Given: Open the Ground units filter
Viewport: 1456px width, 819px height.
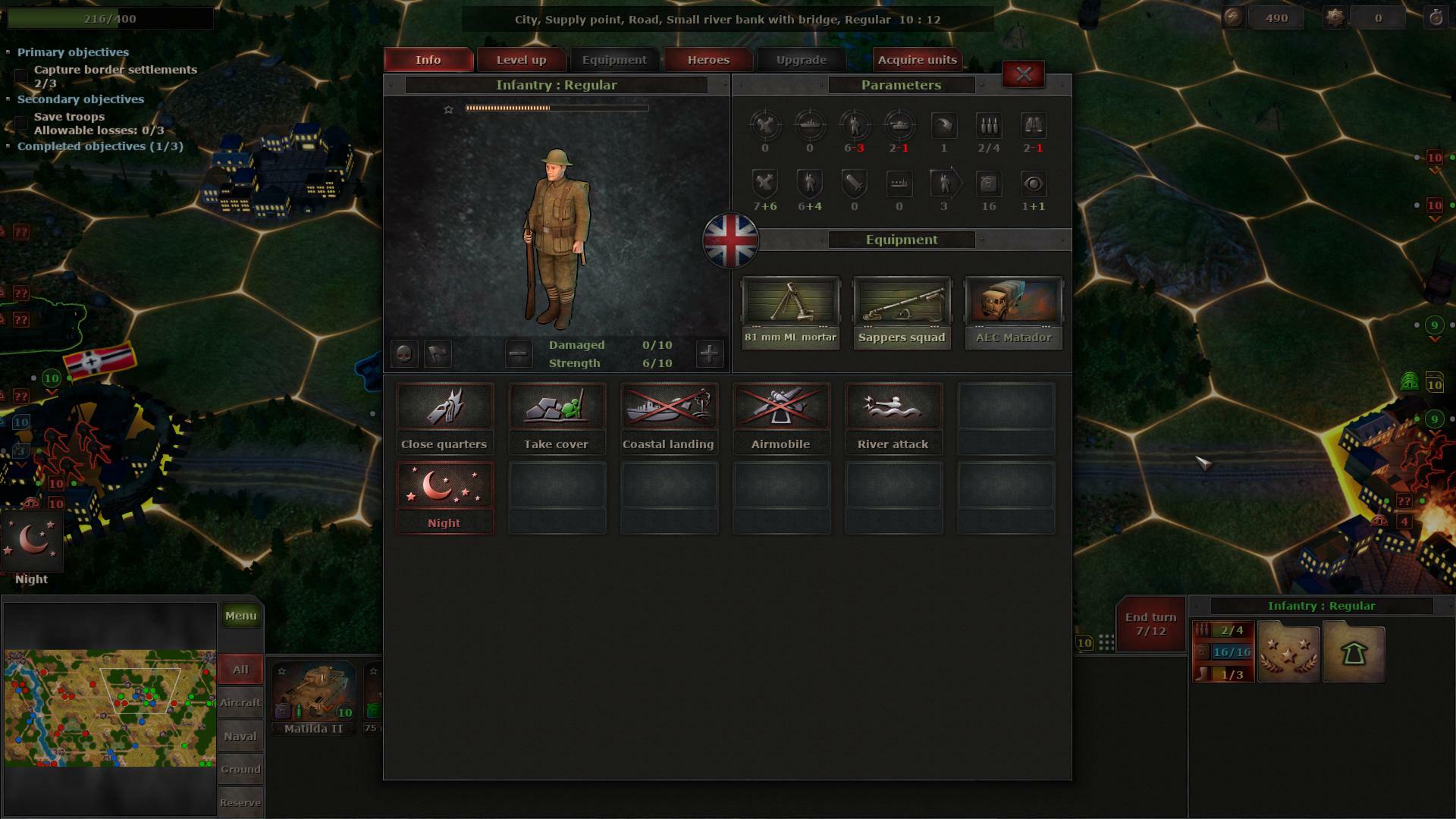Looking at the screenshot, I should tap(240, 768).
